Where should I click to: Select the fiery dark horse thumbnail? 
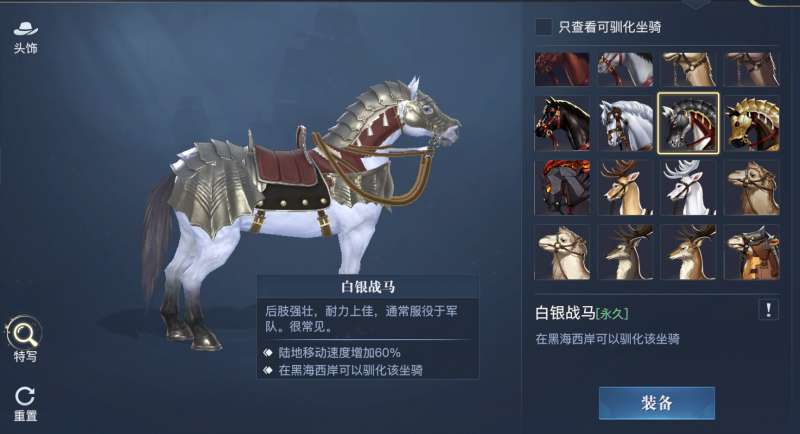(x=561, y=187)
